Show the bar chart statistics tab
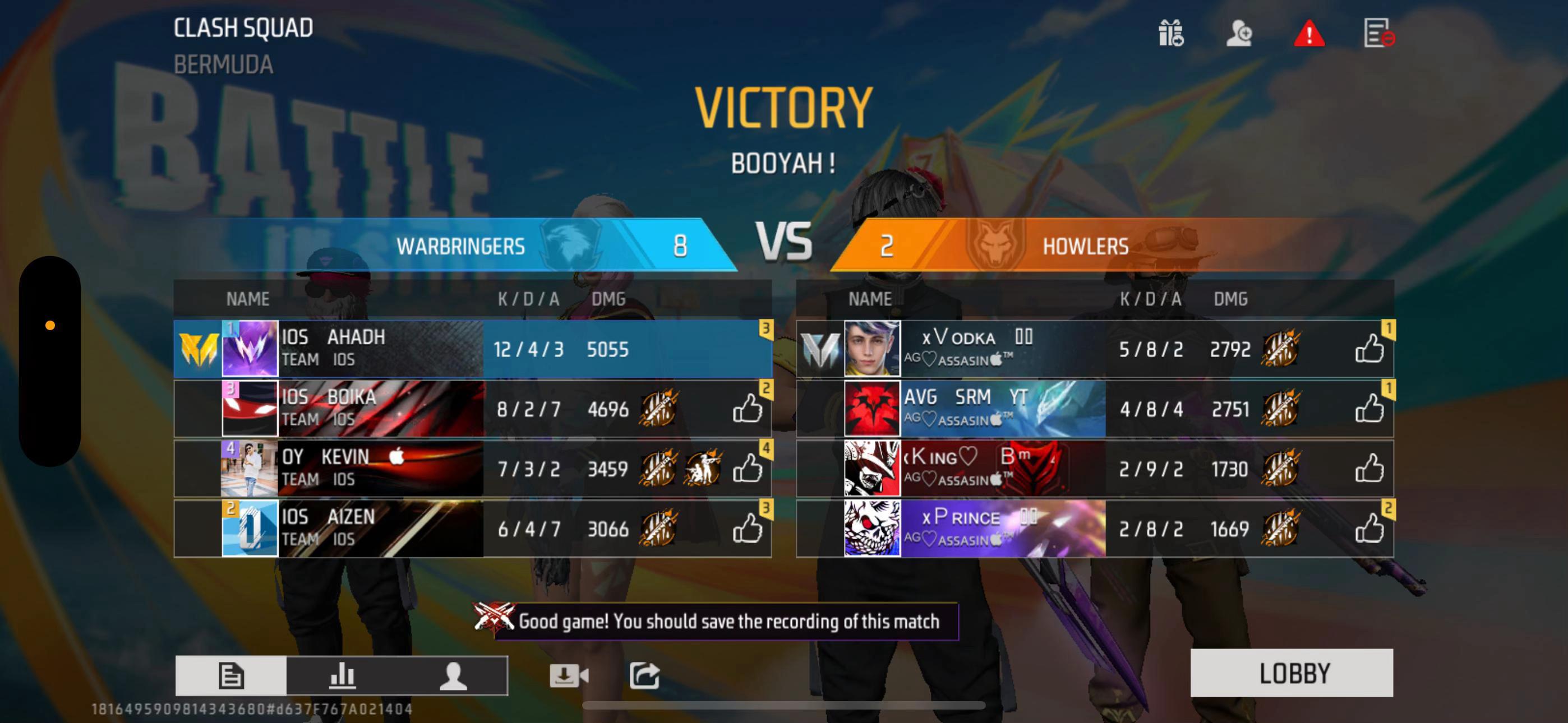 click(x=342, y=675)
